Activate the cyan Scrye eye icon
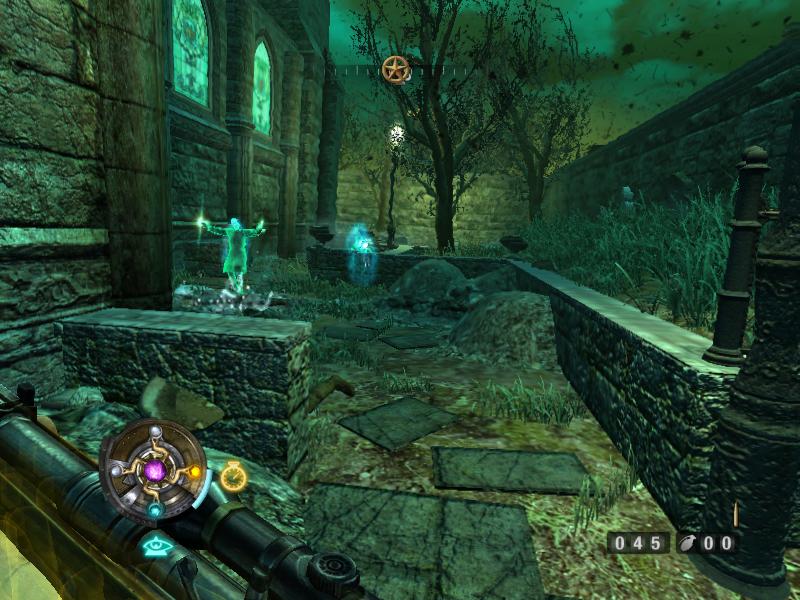Viewport: 800px width, 600px height. pos(155,545)
